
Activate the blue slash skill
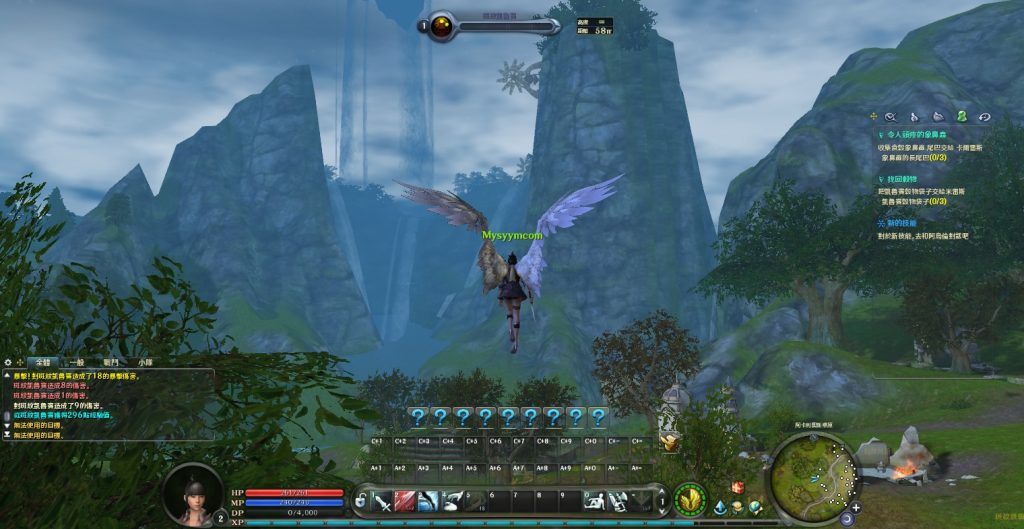click(x=428, y=500)
